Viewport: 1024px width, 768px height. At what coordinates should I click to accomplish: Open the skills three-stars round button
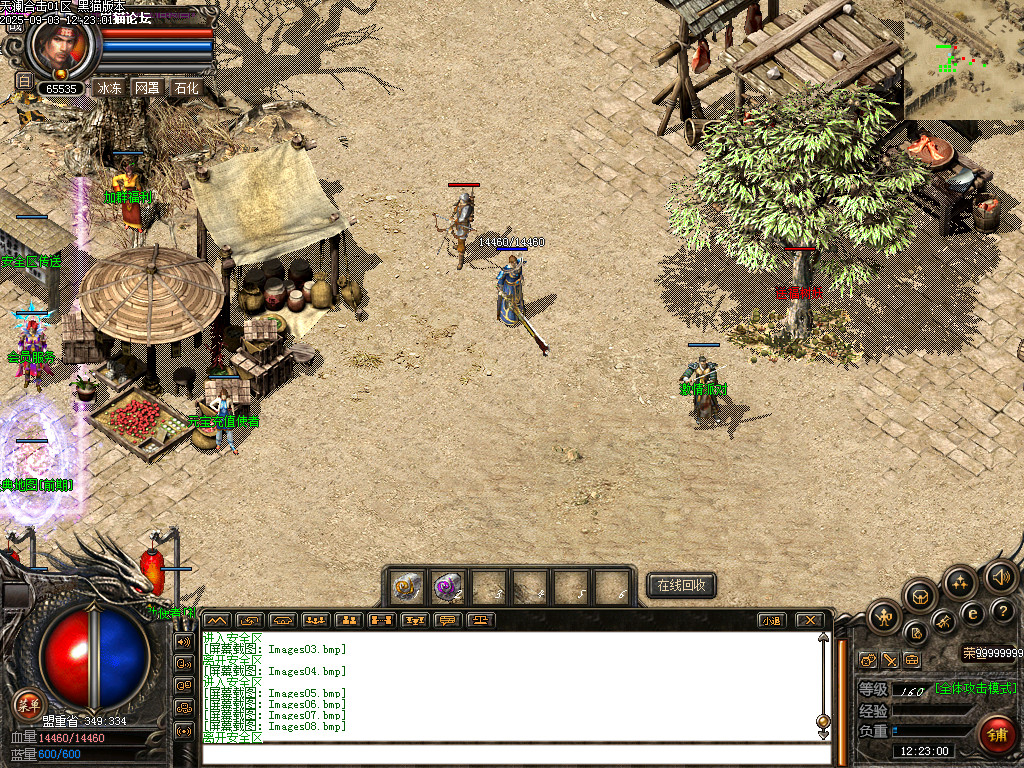pos(960,583)
